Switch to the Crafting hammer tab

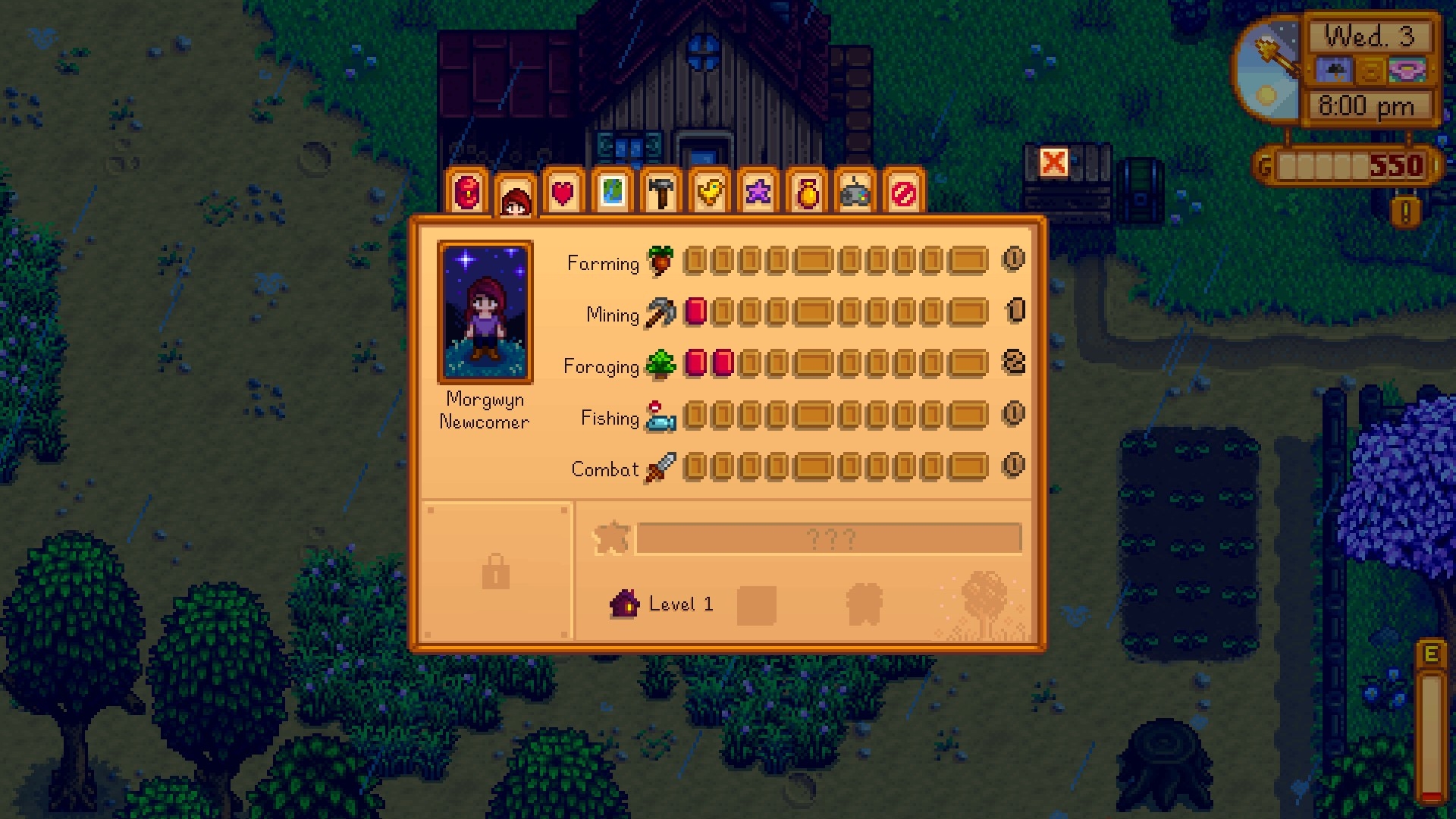click(661, 193)
